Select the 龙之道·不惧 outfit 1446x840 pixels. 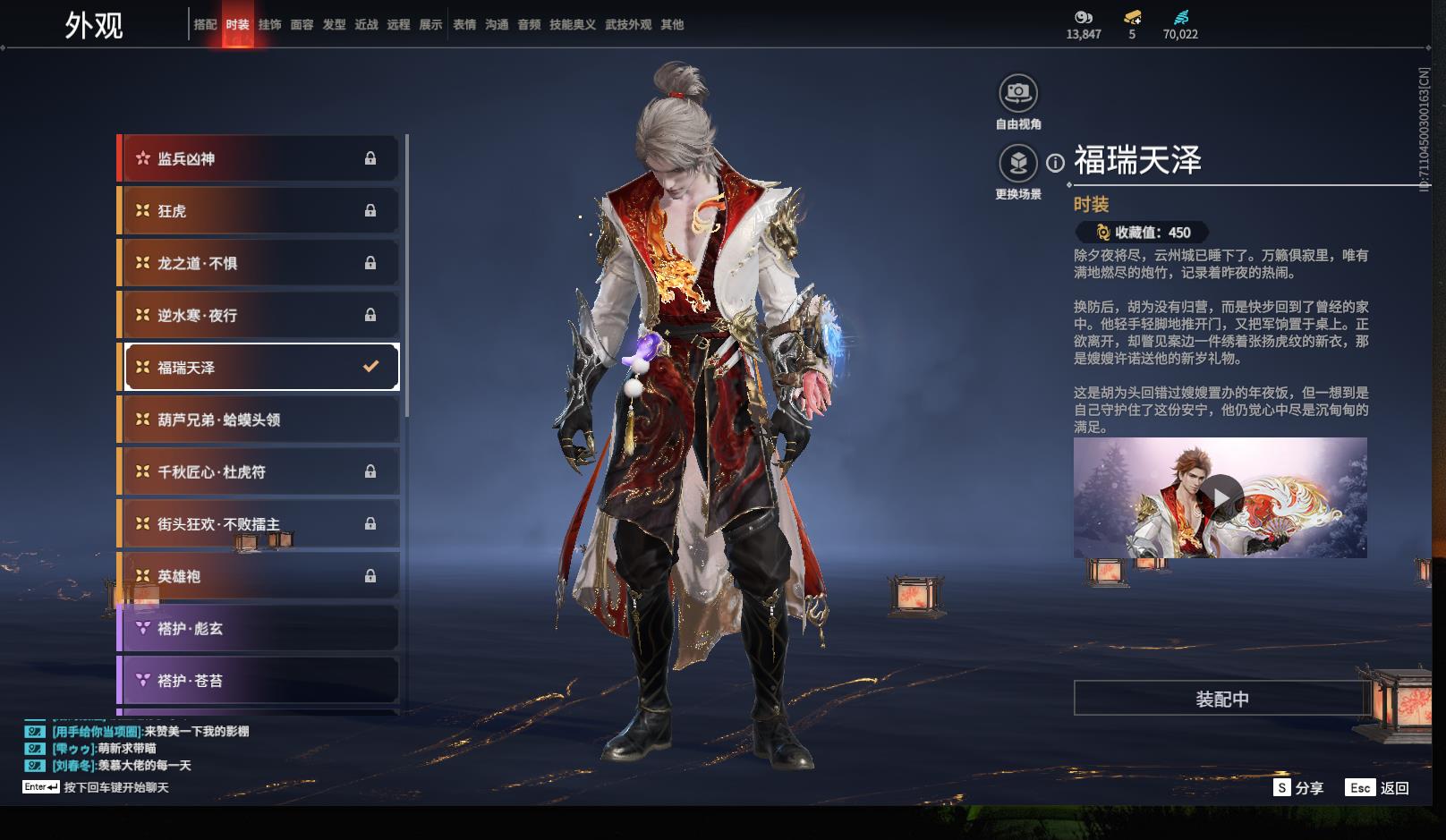(259, 263)
